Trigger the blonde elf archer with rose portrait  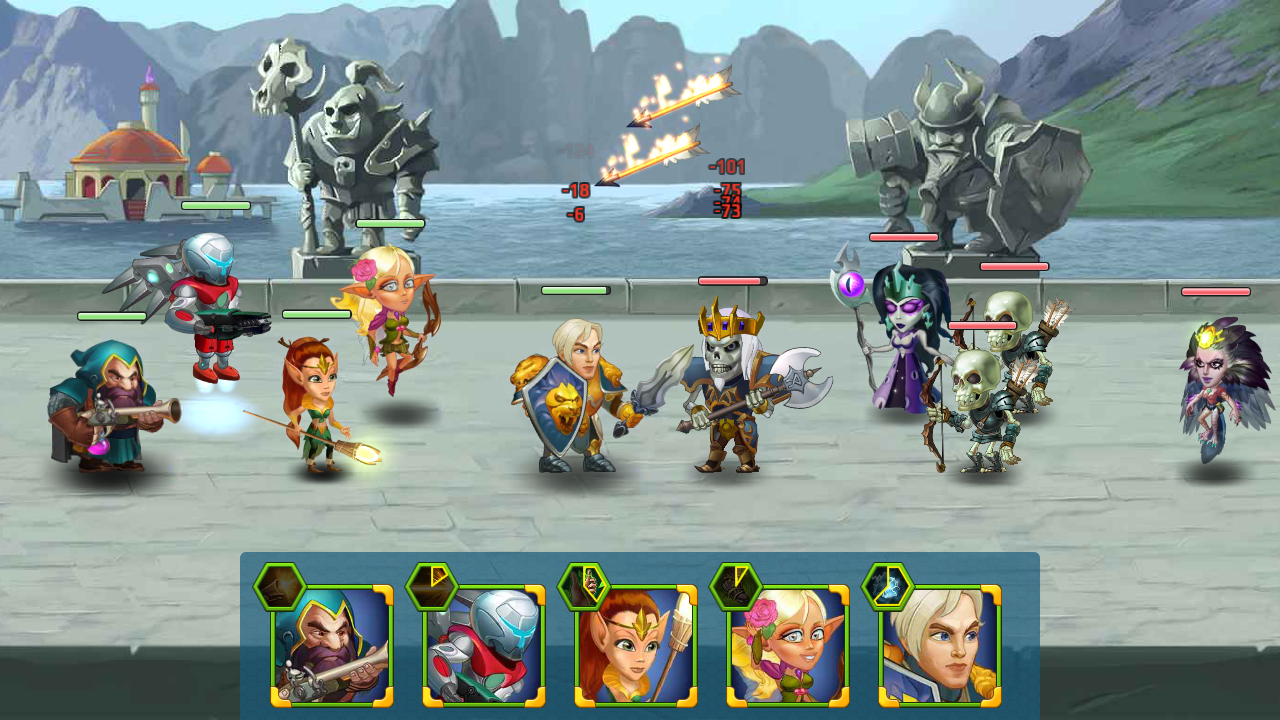788,646
